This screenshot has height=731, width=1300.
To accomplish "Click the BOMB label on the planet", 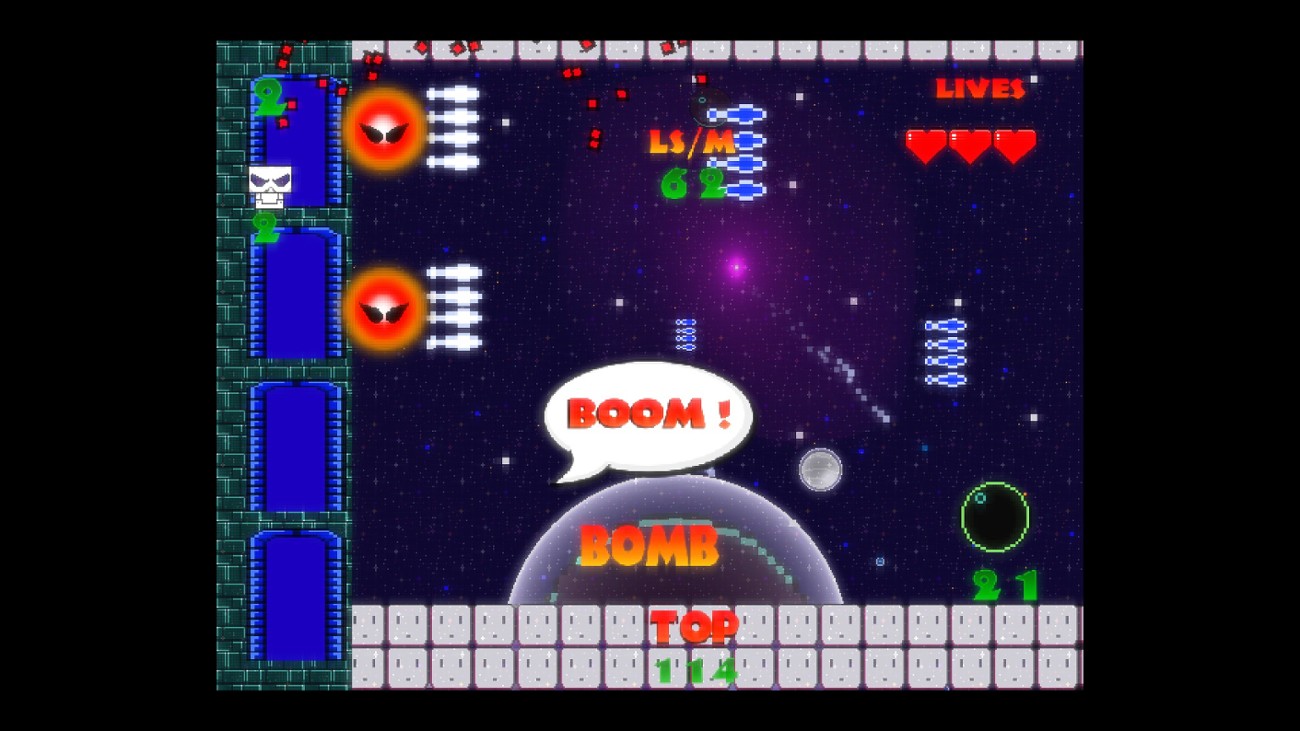I will tap(650, 545).
